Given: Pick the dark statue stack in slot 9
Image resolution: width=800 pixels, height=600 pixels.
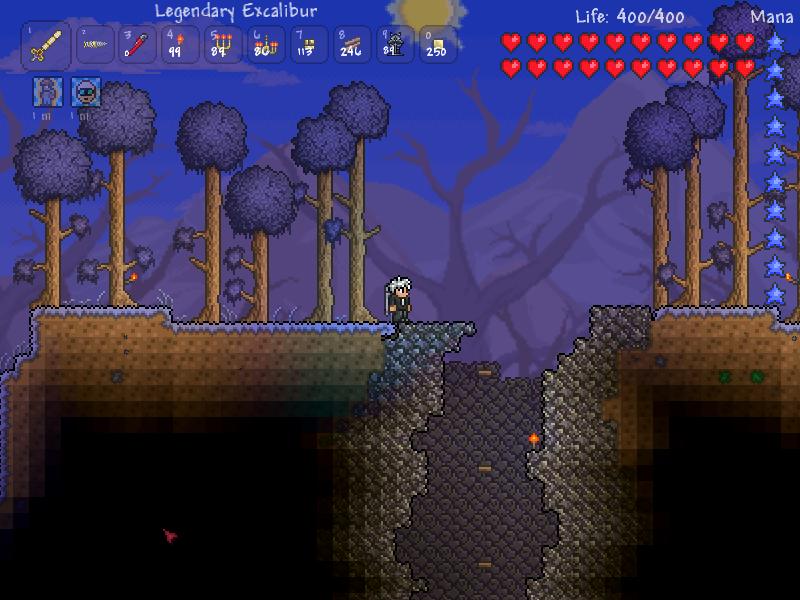Looking at the screenshot, I should (x=394, y=45).
